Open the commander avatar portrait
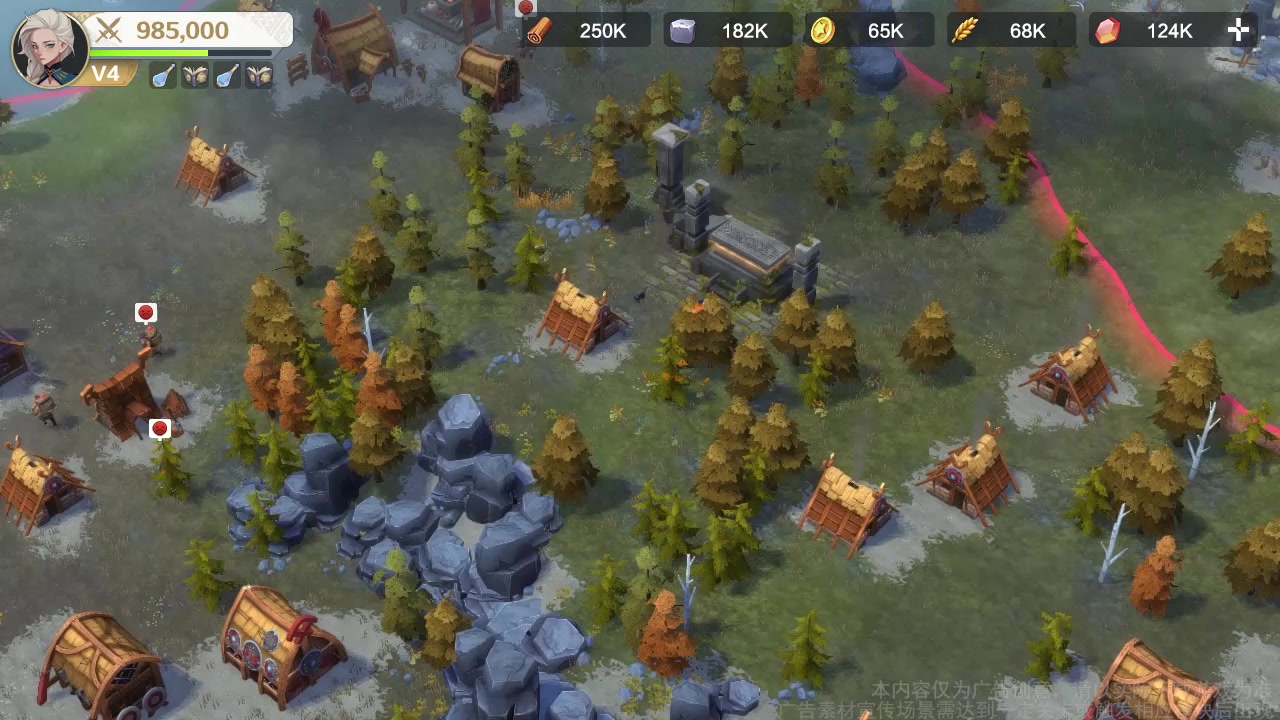1280x720 pixels. pos(49,47)
